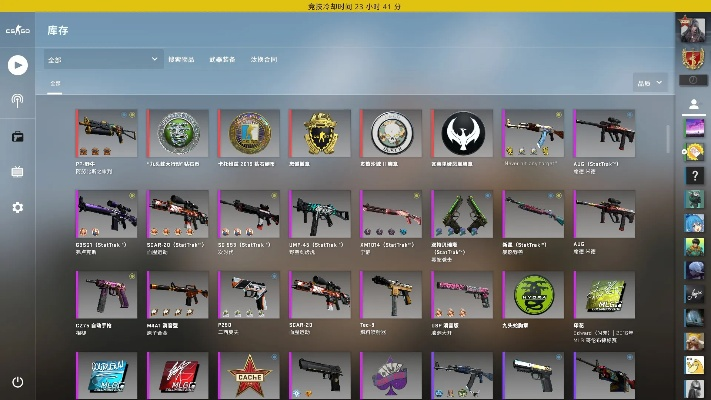Click the broadcast antenna sidebar icon

click(17, 100)
